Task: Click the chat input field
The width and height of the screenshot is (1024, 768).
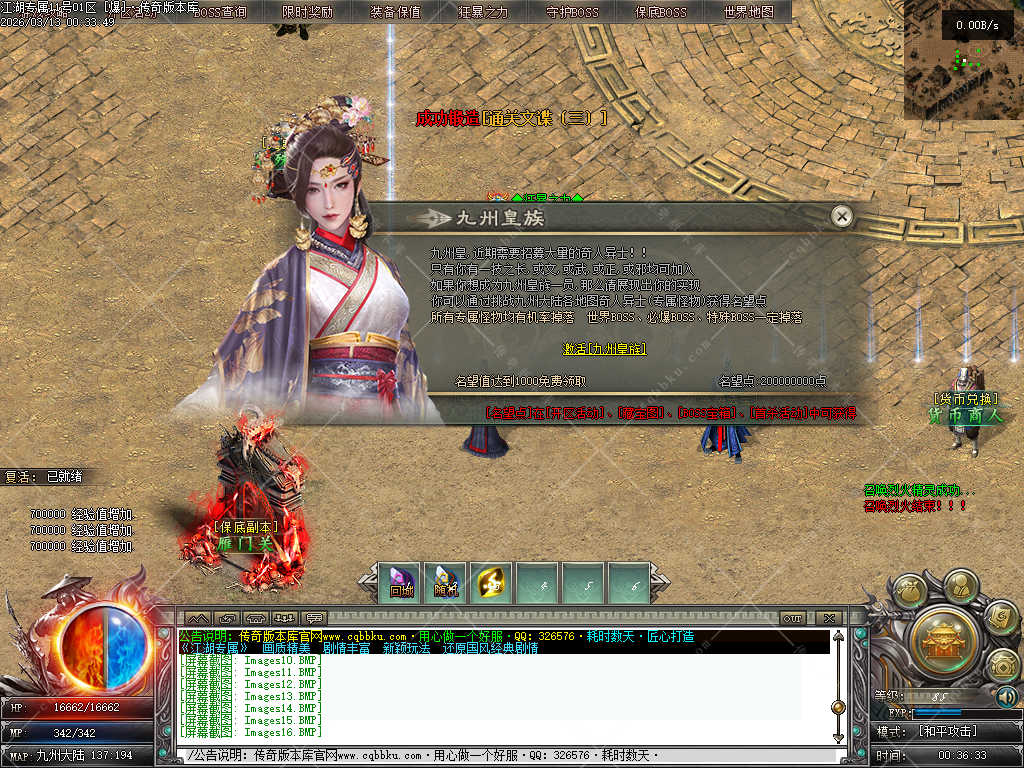Action: coord(500,755)
